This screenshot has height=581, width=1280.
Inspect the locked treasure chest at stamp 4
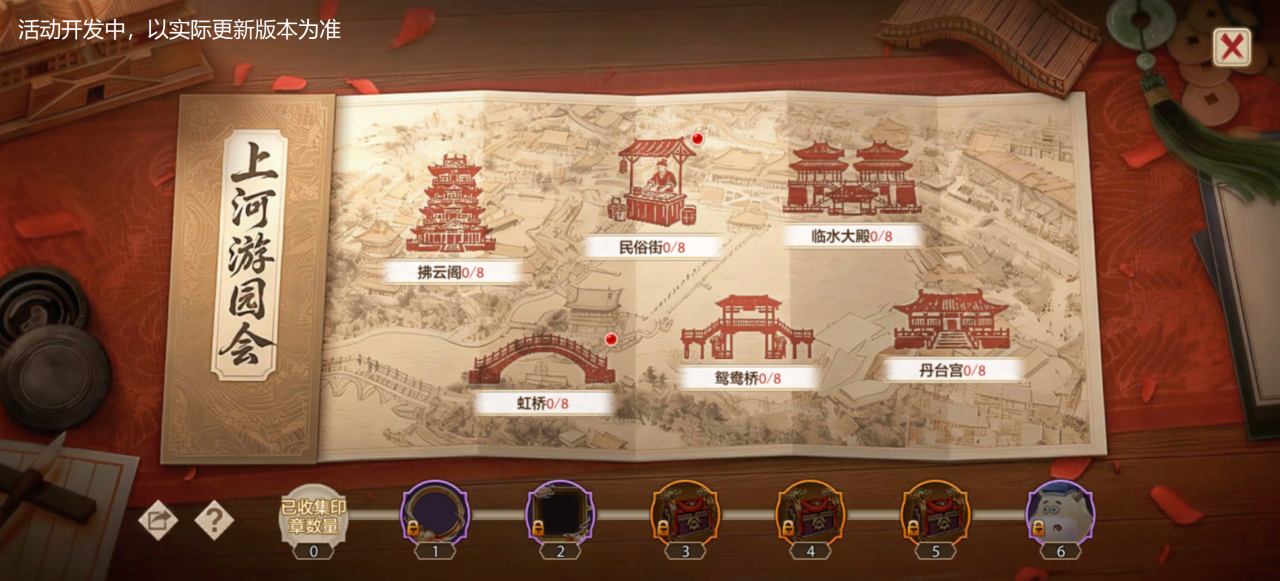pos(810,513)
